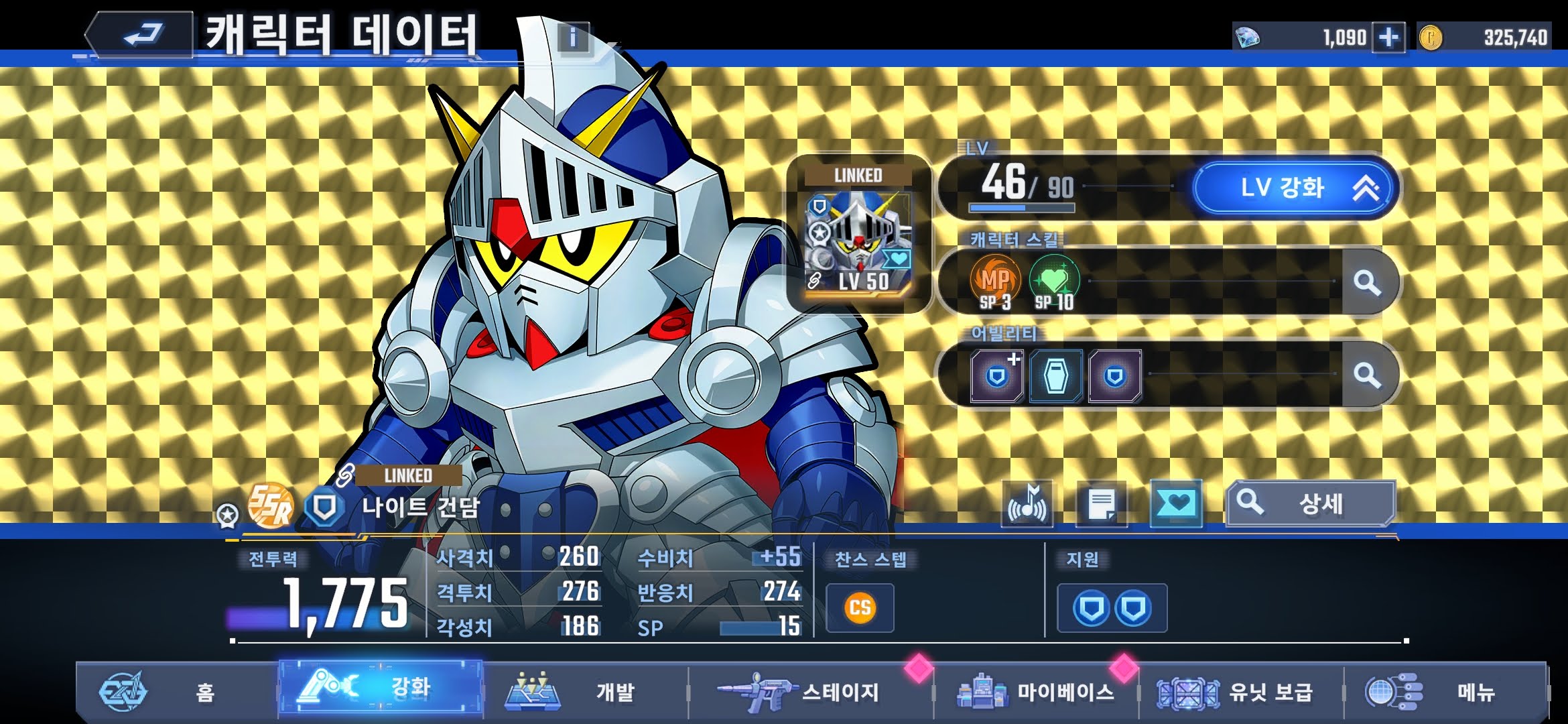Inspect abilities via magnifier button
The width and height of the screenshot is (1568, 724).
pyautogui.click(x=1367, y=375)
